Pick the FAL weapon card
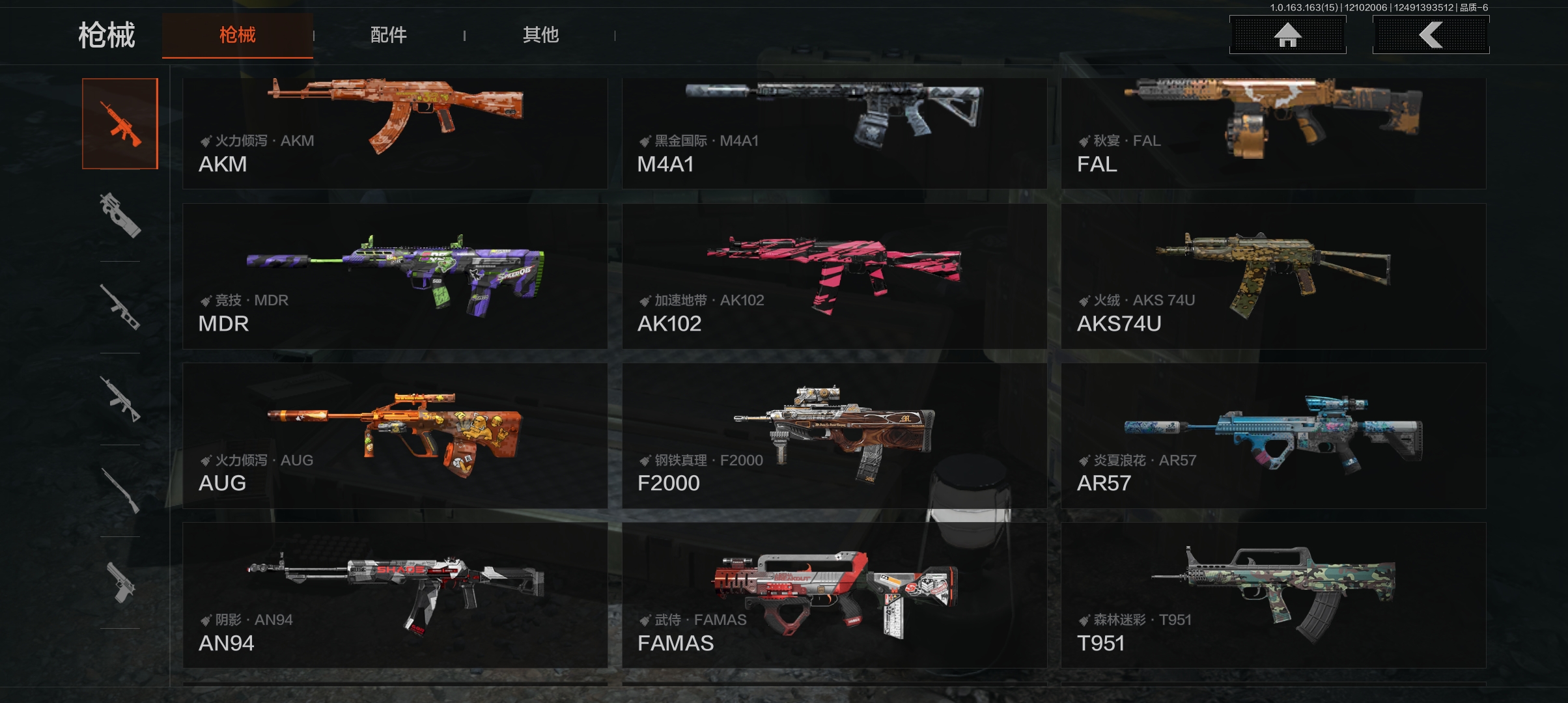 point(1273,133)
